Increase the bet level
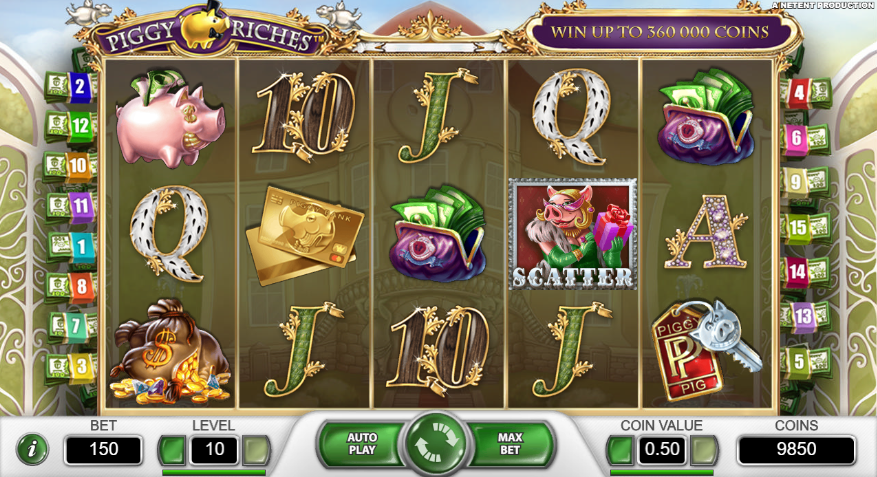 point(256,450)
